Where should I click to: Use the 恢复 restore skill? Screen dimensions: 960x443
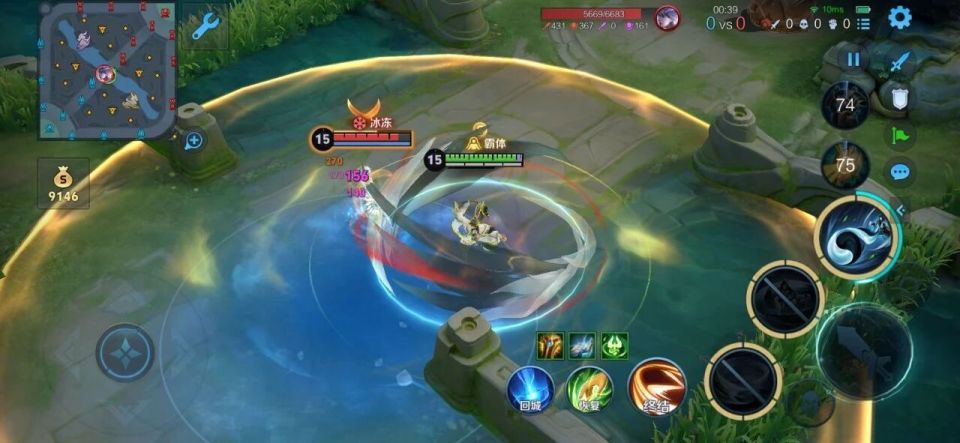(589, 389)
